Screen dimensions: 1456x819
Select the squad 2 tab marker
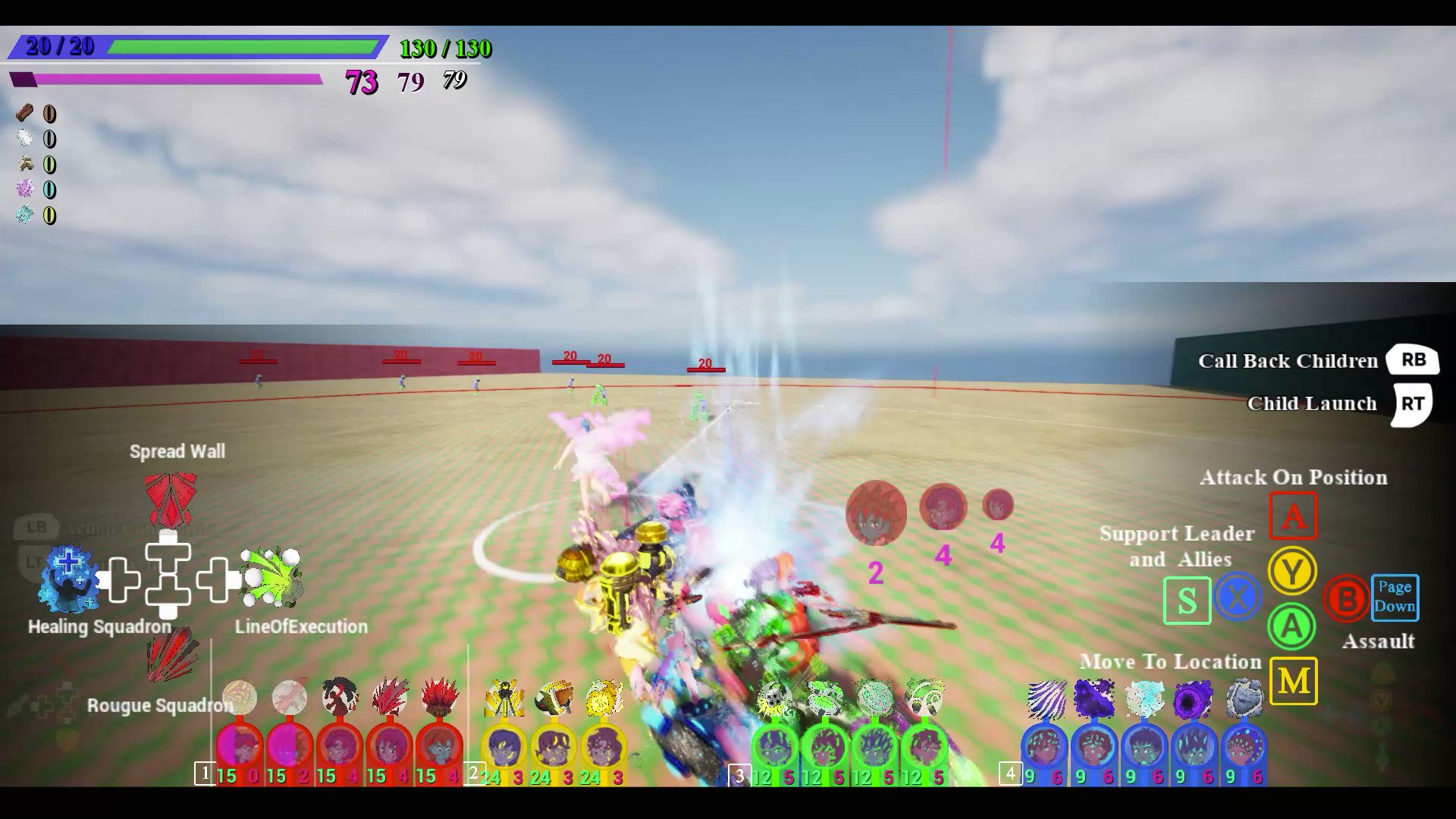(x=474, y=773)
